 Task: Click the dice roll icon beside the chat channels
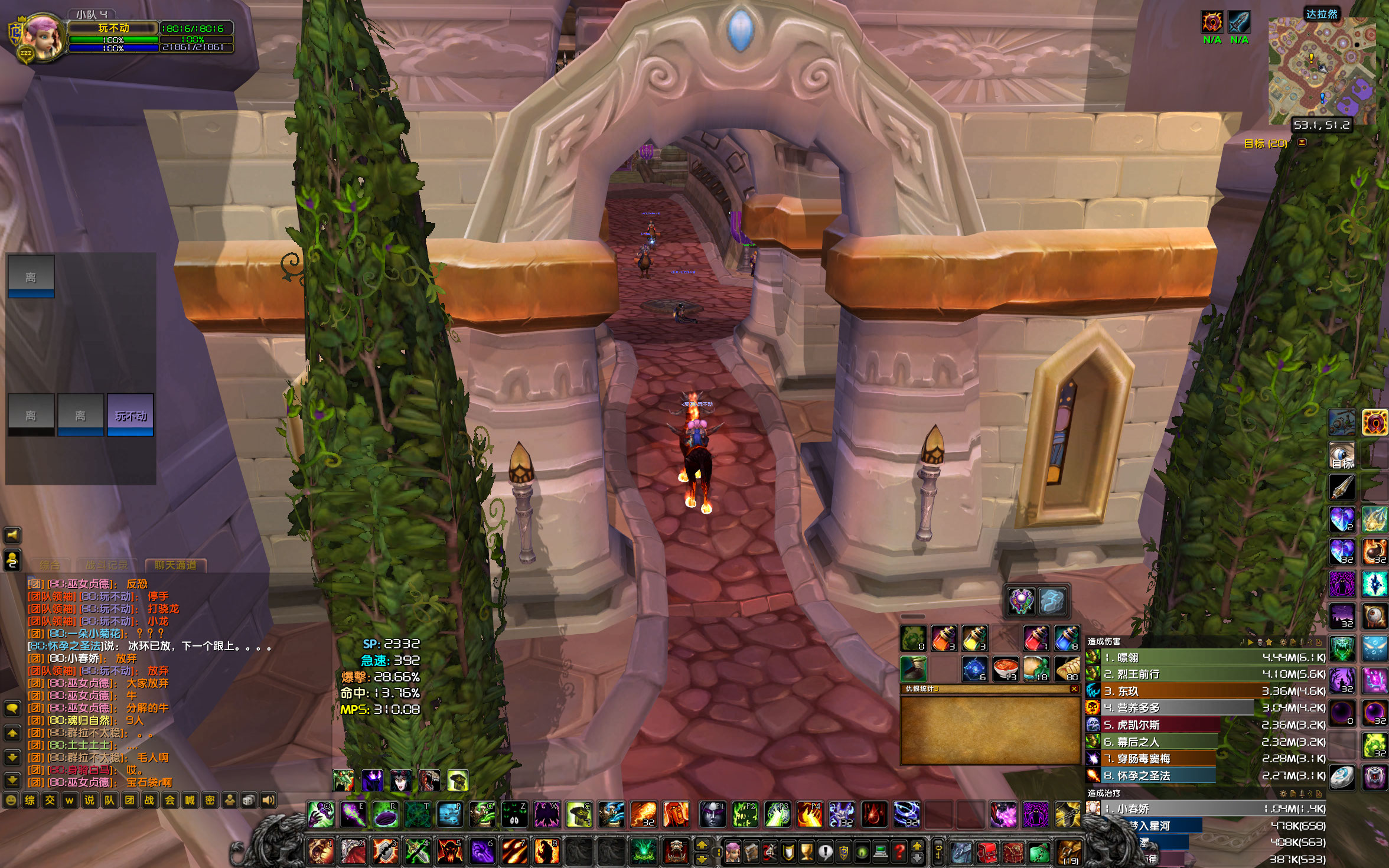[249, 801]
